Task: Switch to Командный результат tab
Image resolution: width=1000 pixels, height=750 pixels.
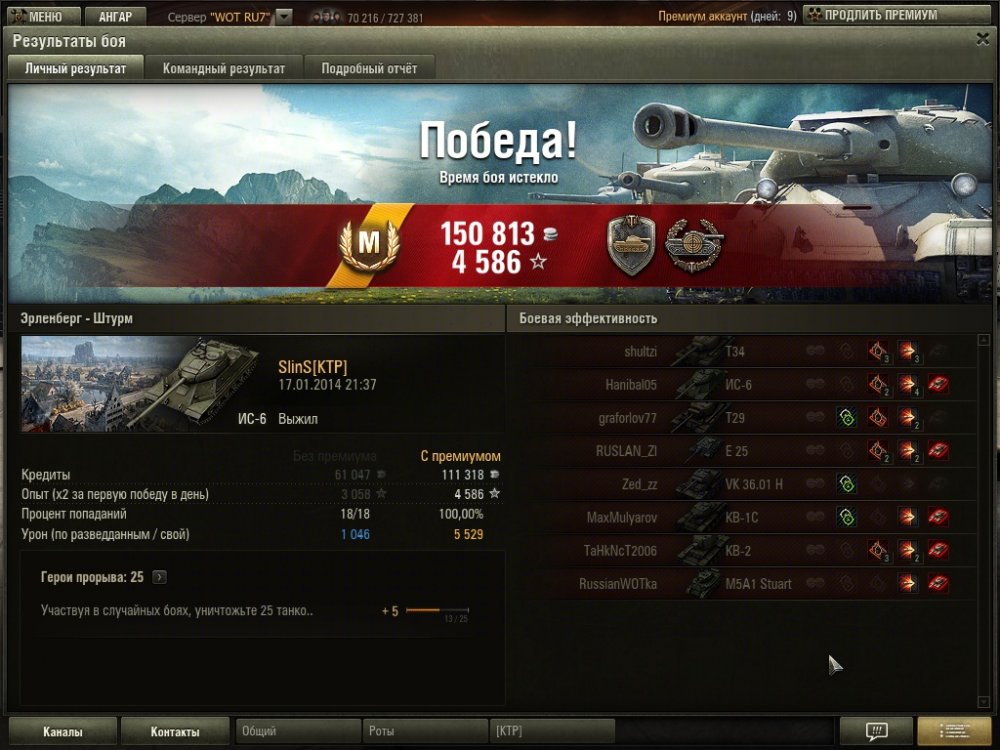Action: (x=224, y=68)
